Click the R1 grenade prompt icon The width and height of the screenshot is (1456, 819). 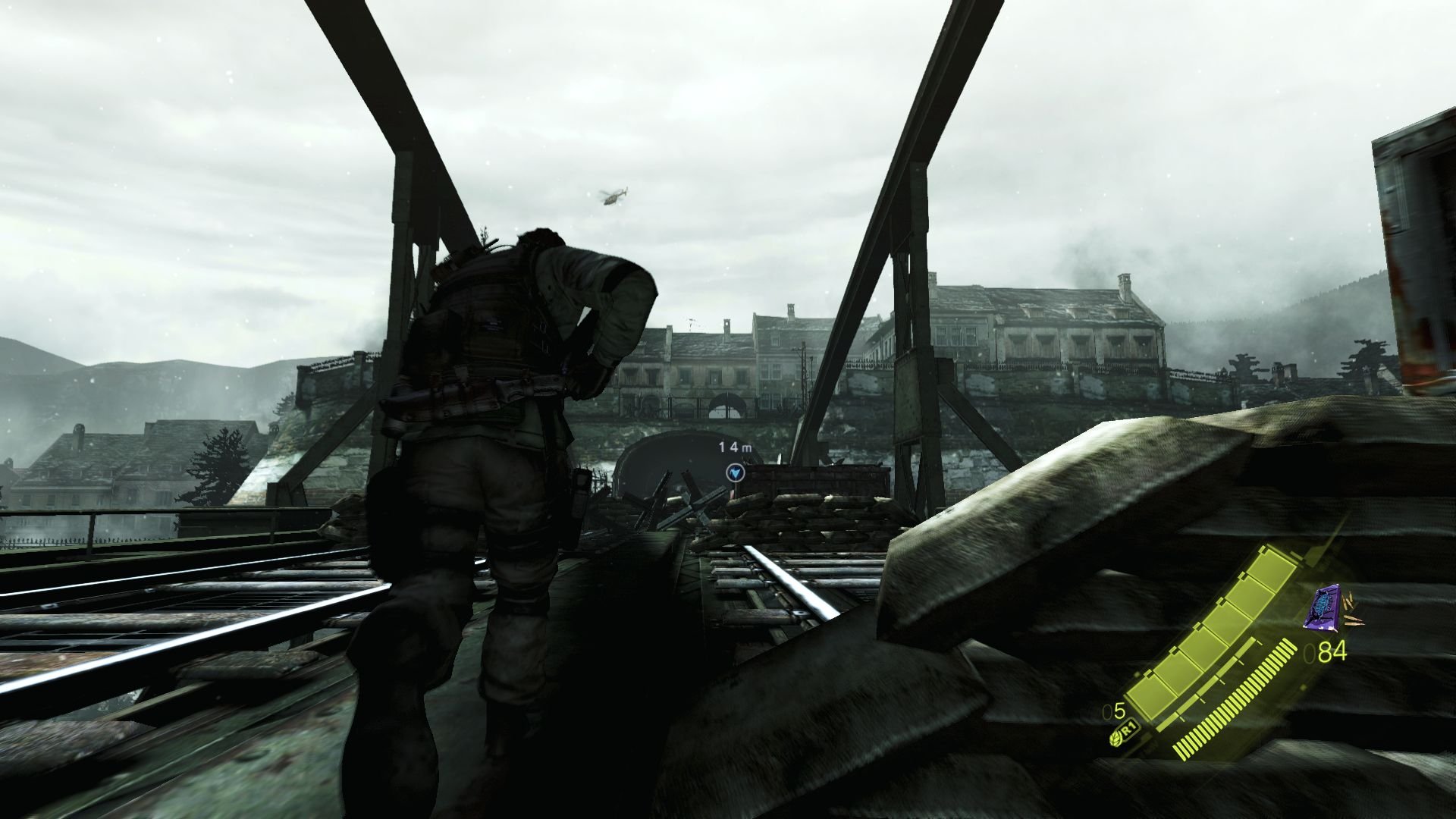[x=1128, y=731]
